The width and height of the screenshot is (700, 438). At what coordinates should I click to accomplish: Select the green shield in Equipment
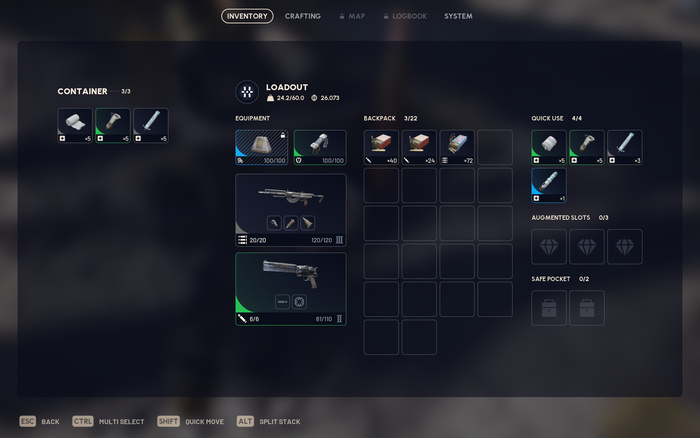(320, 147)
